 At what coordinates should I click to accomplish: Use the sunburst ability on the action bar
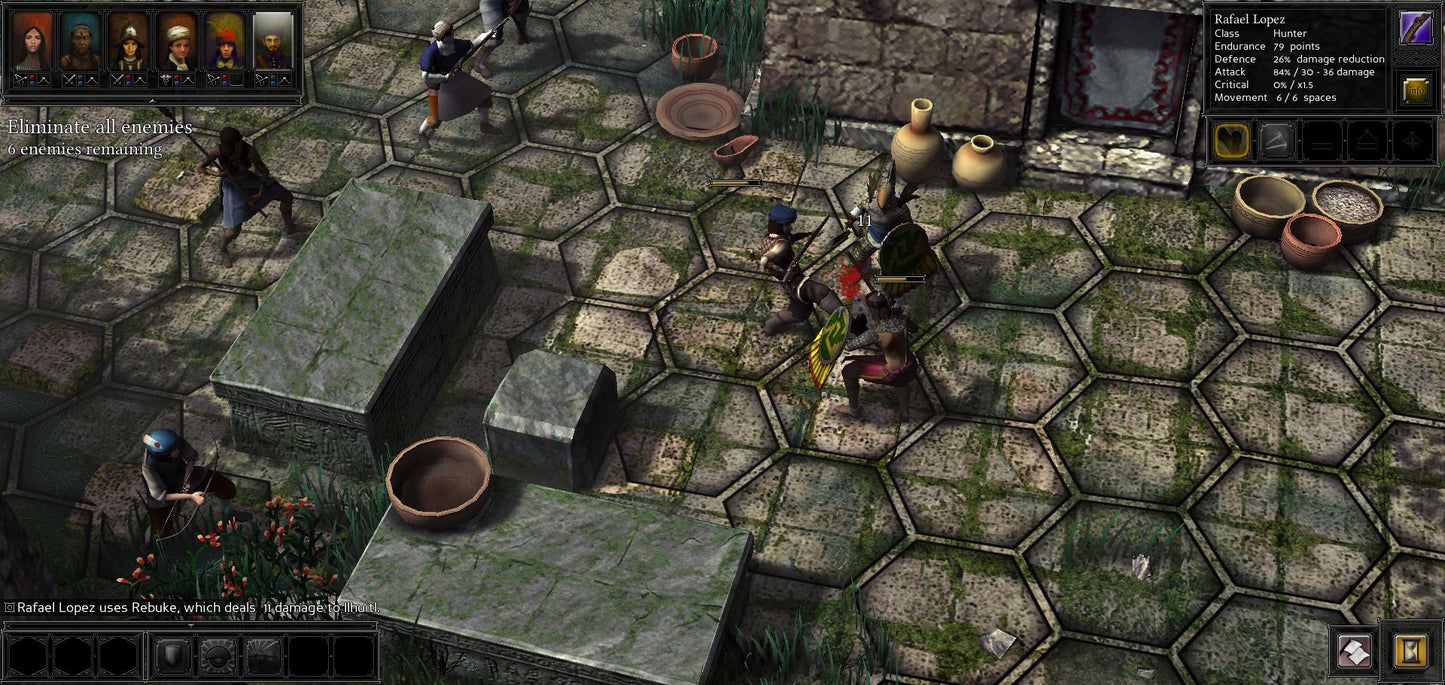coord(263,656)
